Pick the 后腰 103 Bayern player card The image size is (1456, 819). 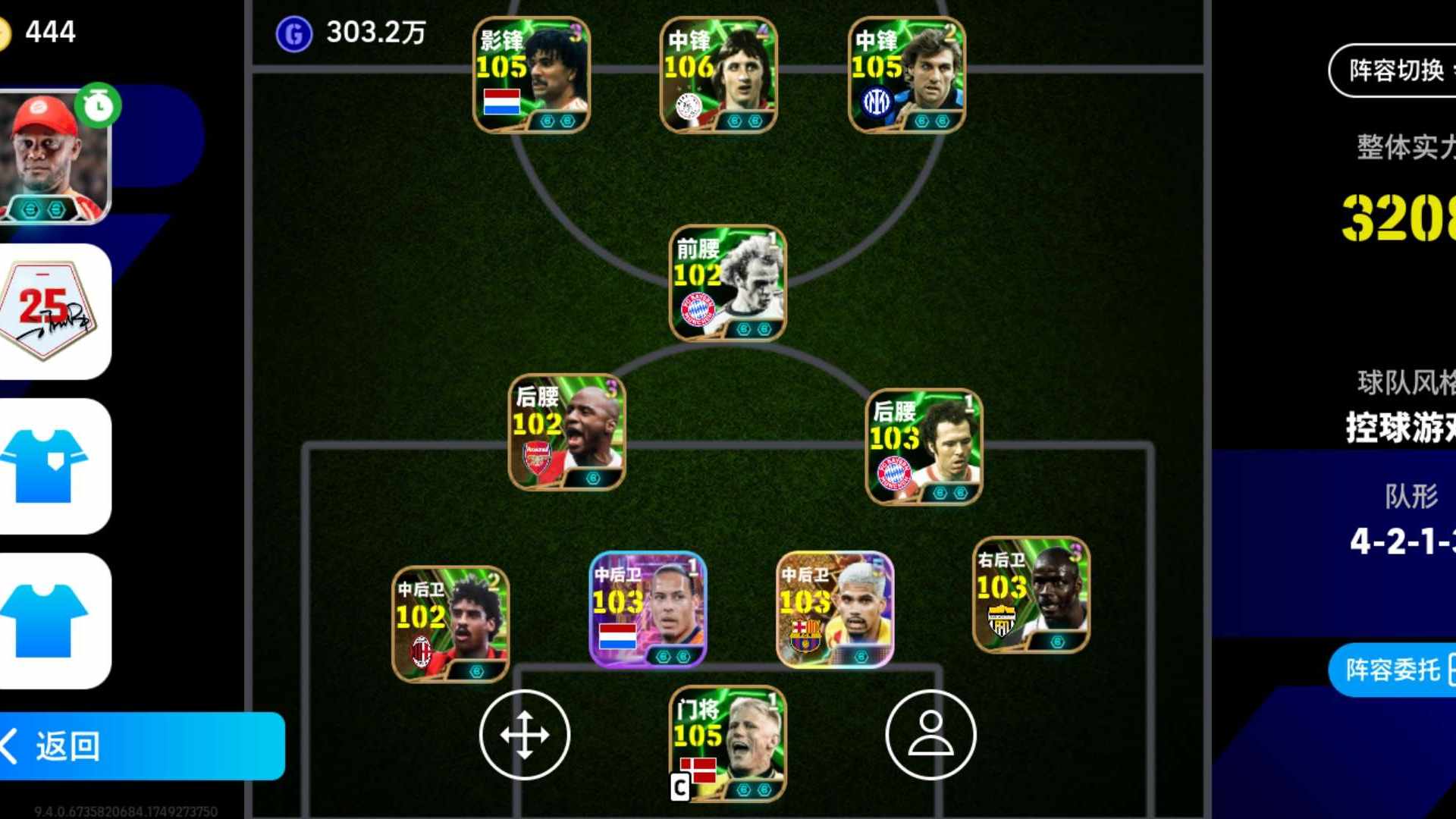pyautogui.click(x=924, y=447)
